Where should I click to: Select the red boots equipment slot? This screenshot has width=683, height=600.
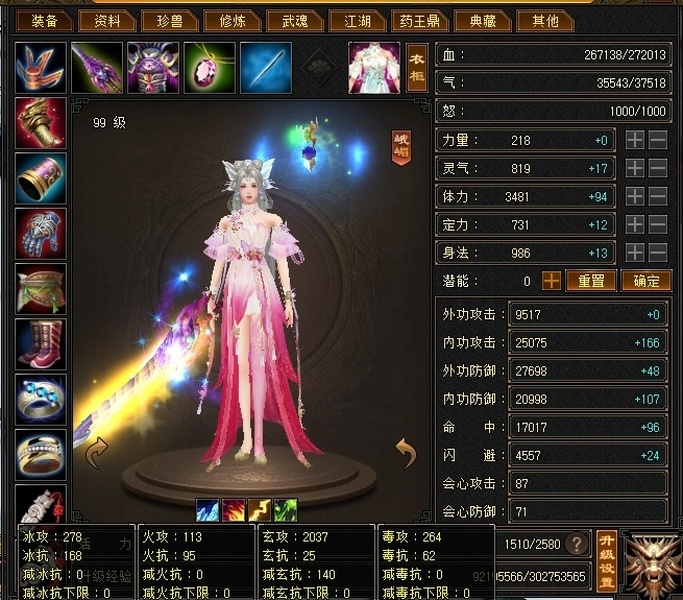click(x=41, y=343)
